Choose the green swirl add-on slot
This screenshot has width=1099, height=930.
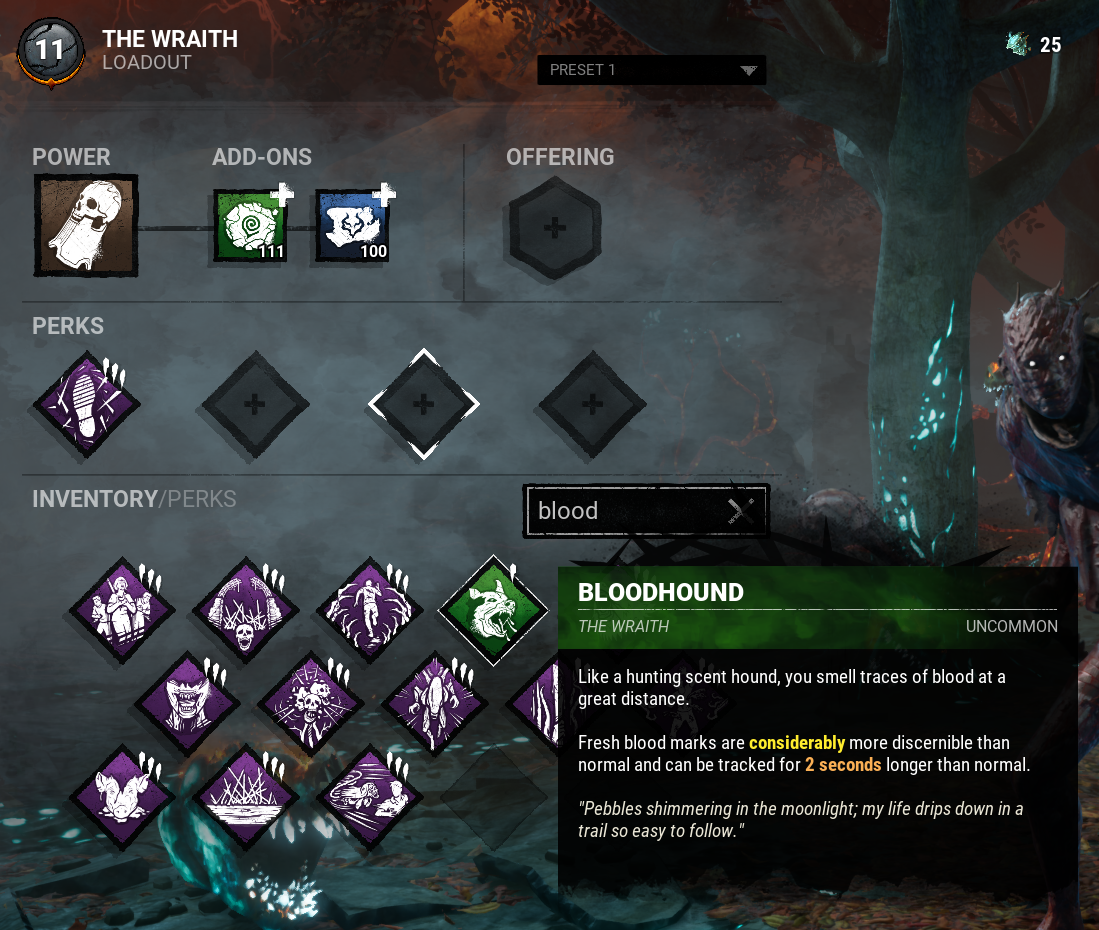[x=251, y=227]
